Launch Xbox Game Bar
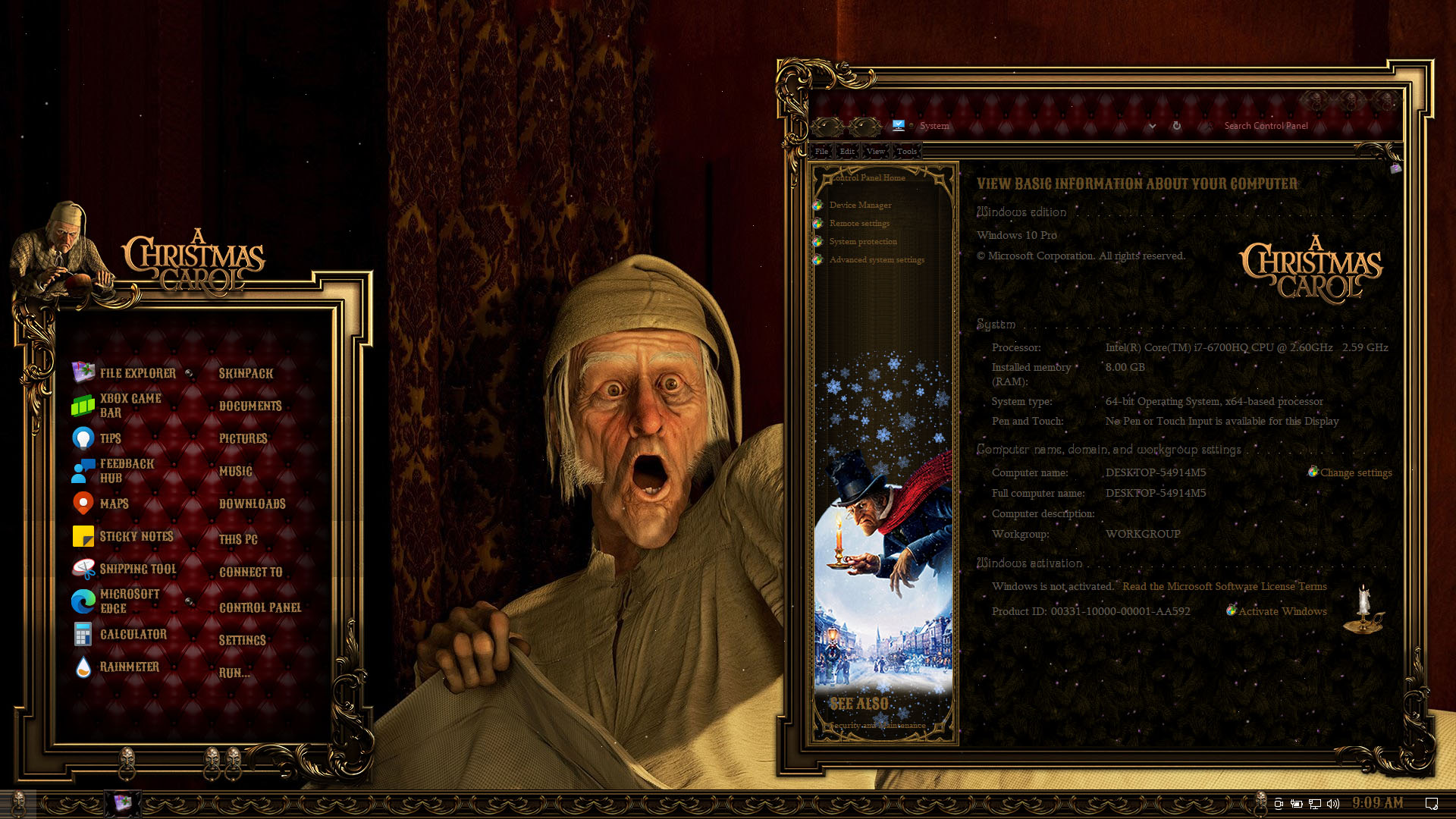1456x819 pixels. [x=130, y=406]
